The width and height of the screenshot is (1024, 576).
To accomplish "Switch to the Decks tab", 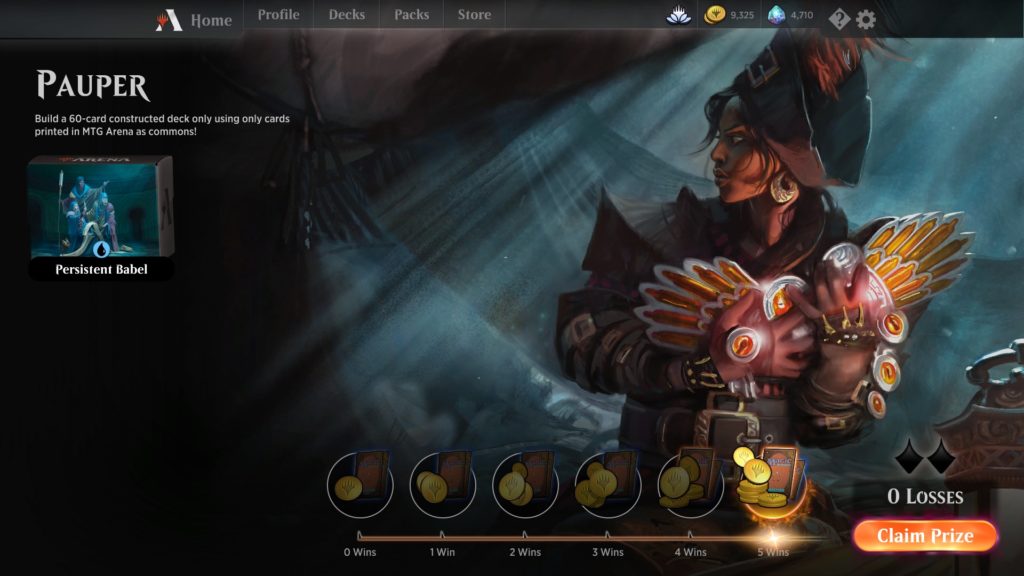I will [x=346, y=15].
